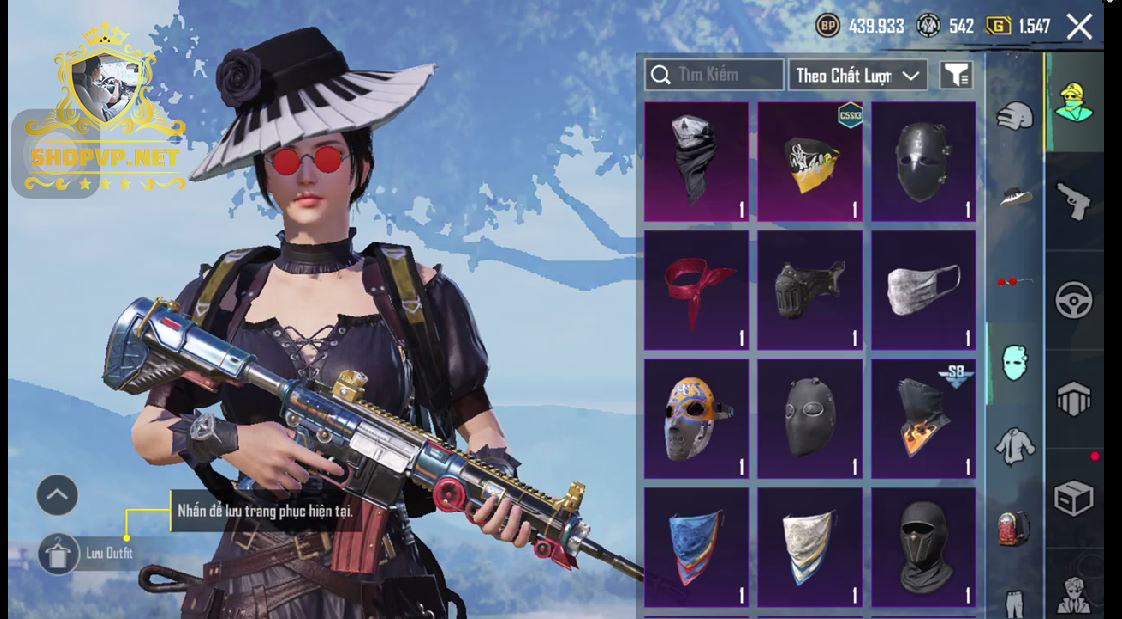Screen dimensions: 1122x619
Task: Choose the white cloth face mask
Action: click(x=923, y=290)
